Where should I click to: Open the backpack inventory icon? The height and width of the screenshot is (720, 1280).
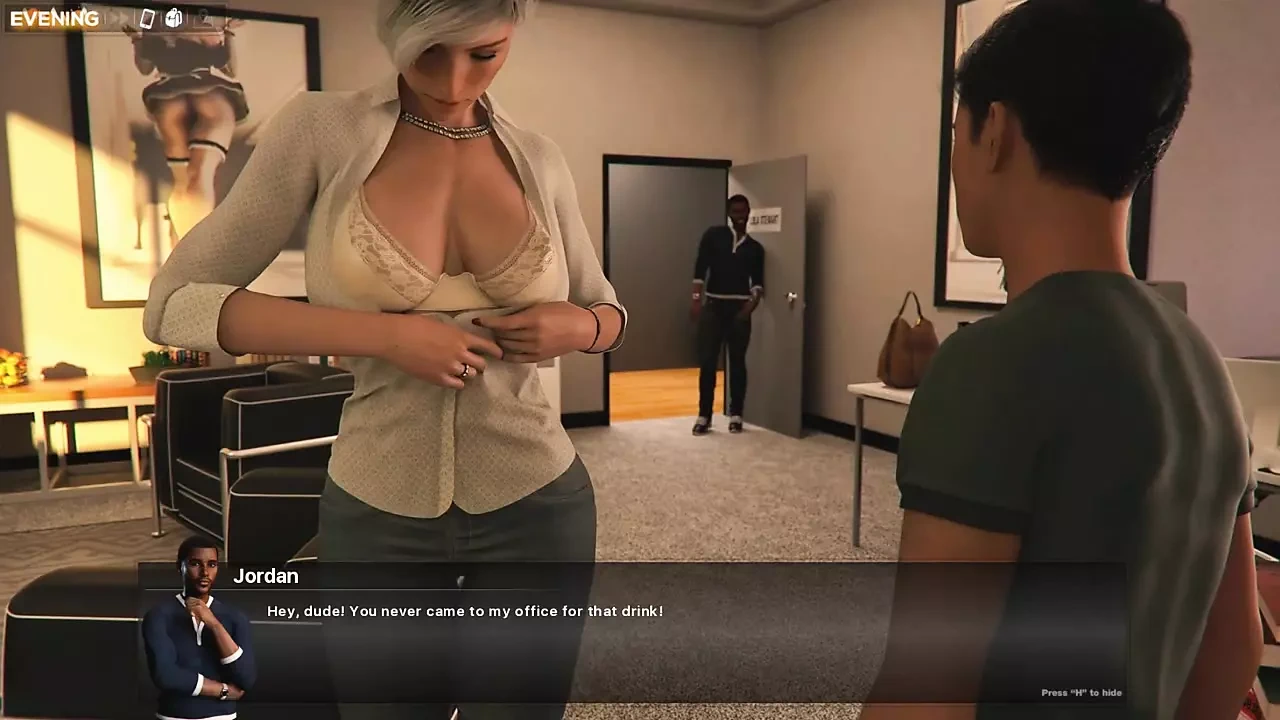(173, 18)
